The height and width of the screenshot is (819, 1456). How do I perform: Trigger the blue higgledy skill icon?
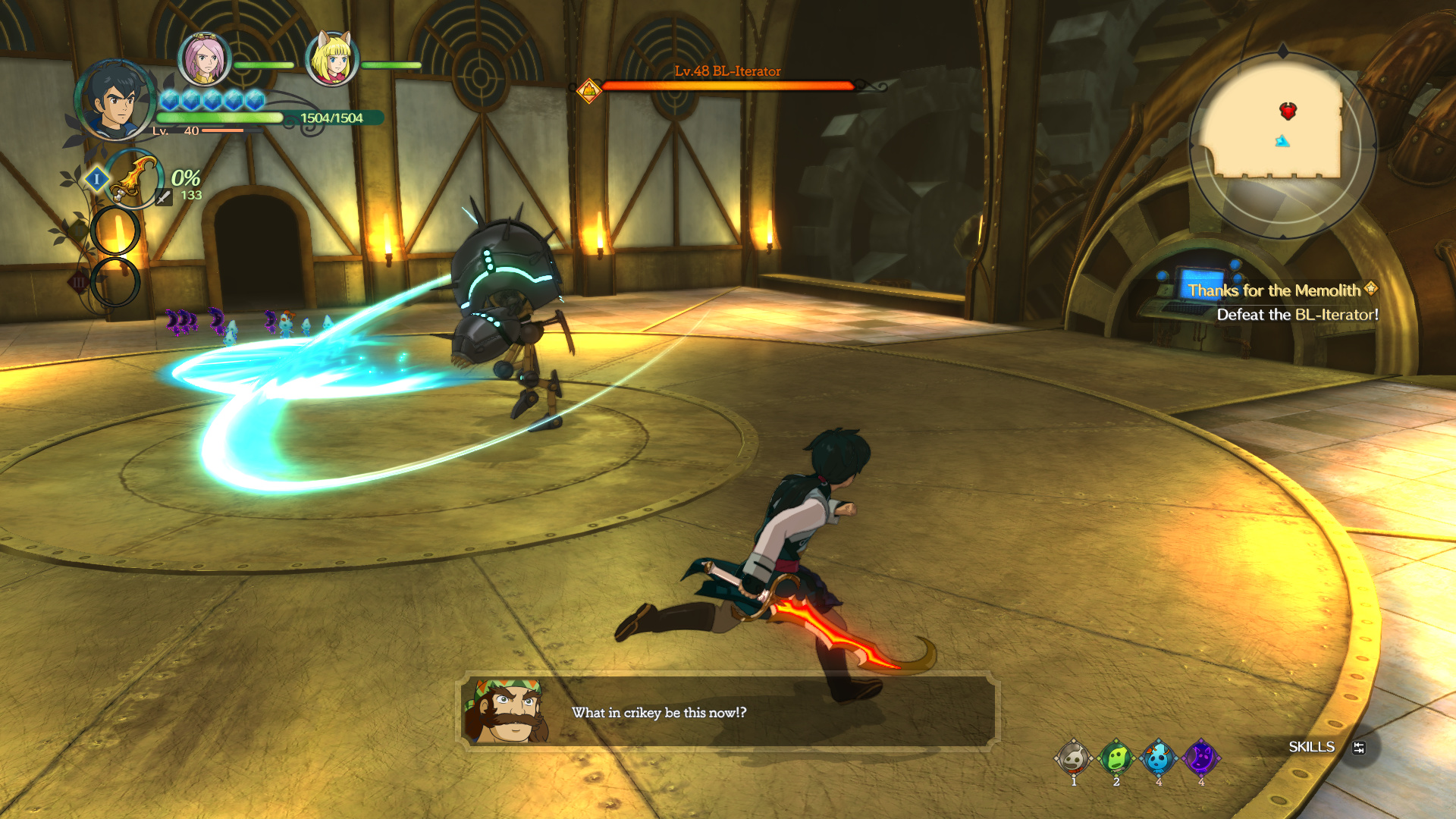[x=1158, y=758]
